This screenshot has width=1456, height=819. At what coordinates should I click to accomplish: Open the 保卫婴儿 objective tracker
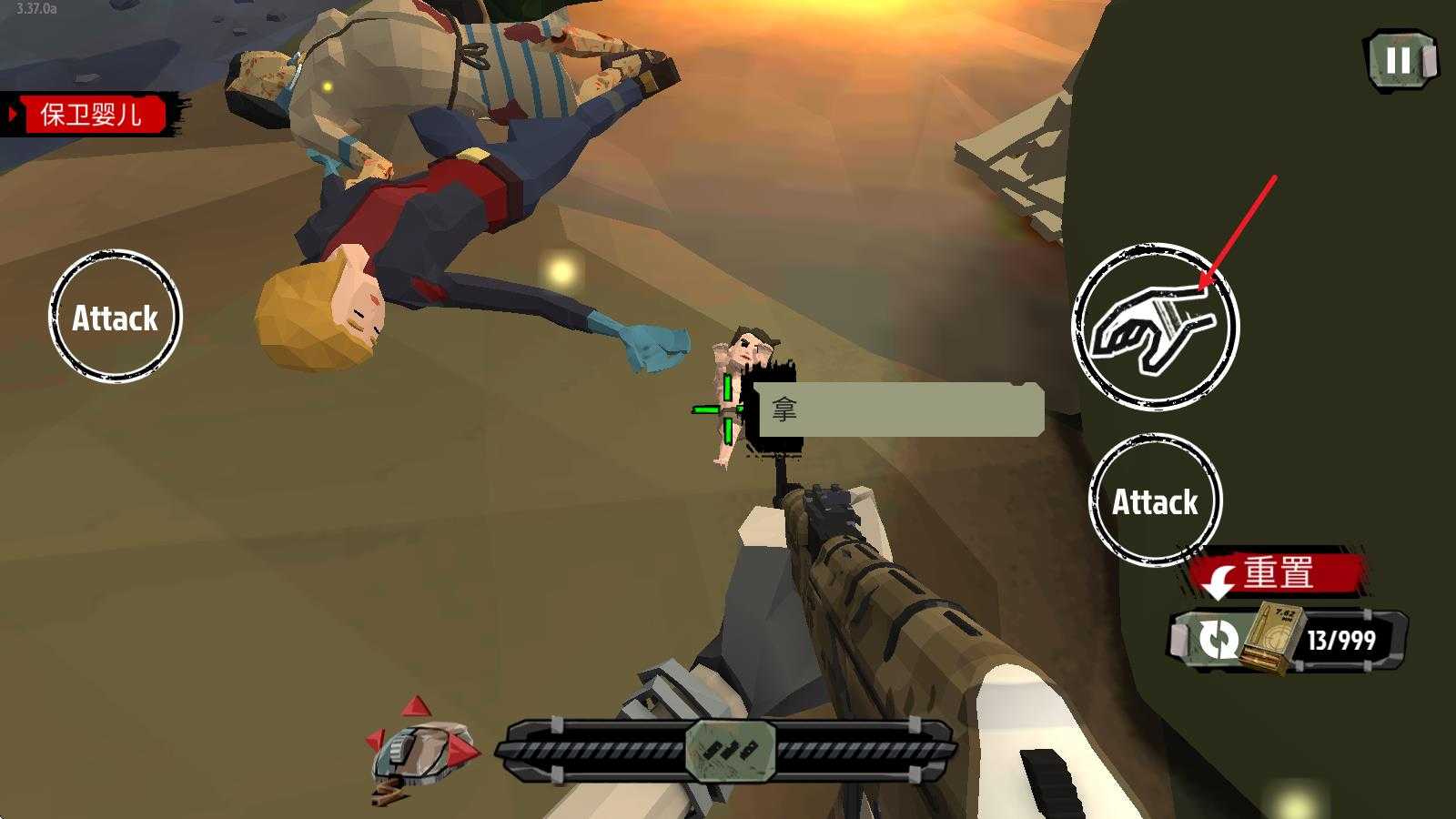coord(89,115)
